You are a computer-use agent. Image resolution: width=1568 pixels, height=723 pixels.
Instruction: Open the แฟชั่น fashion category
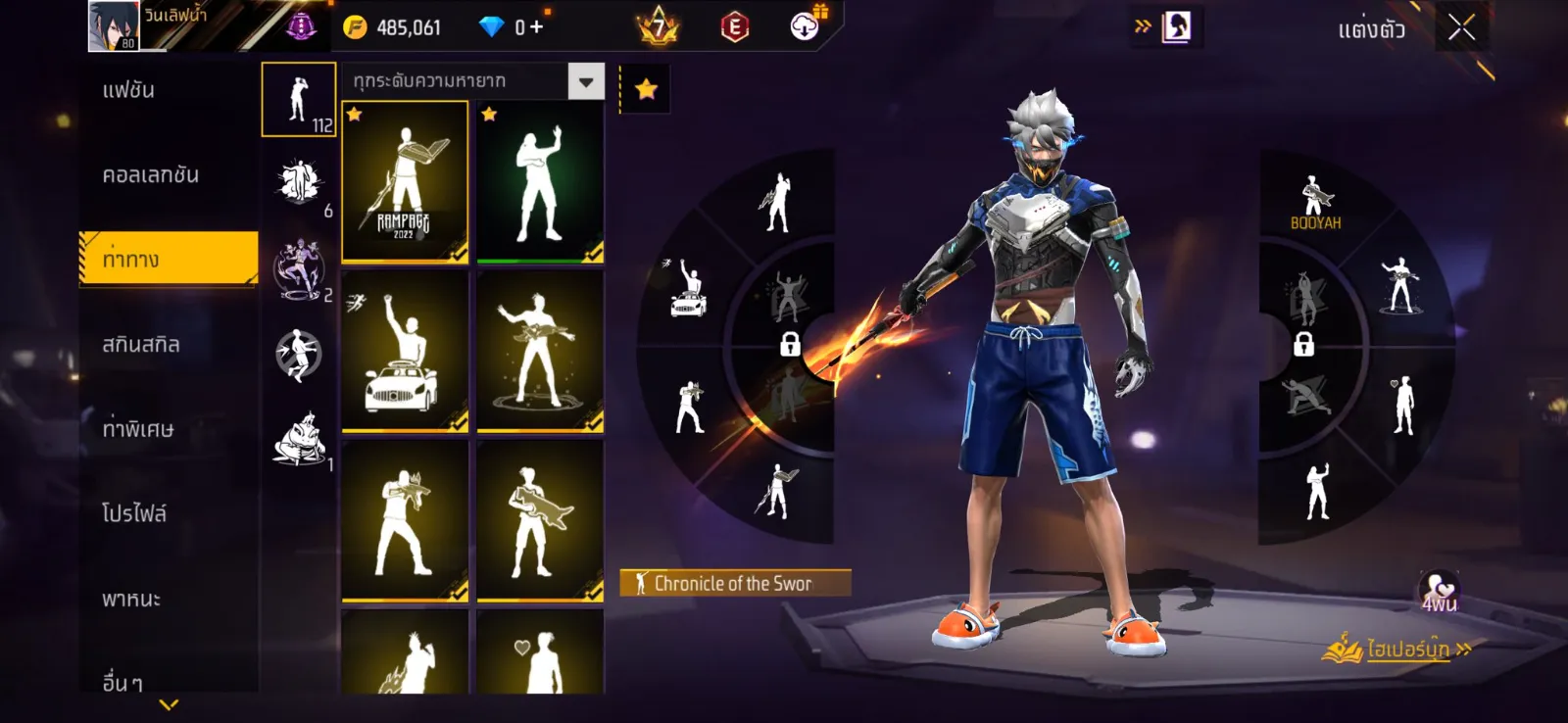[129, 90]
